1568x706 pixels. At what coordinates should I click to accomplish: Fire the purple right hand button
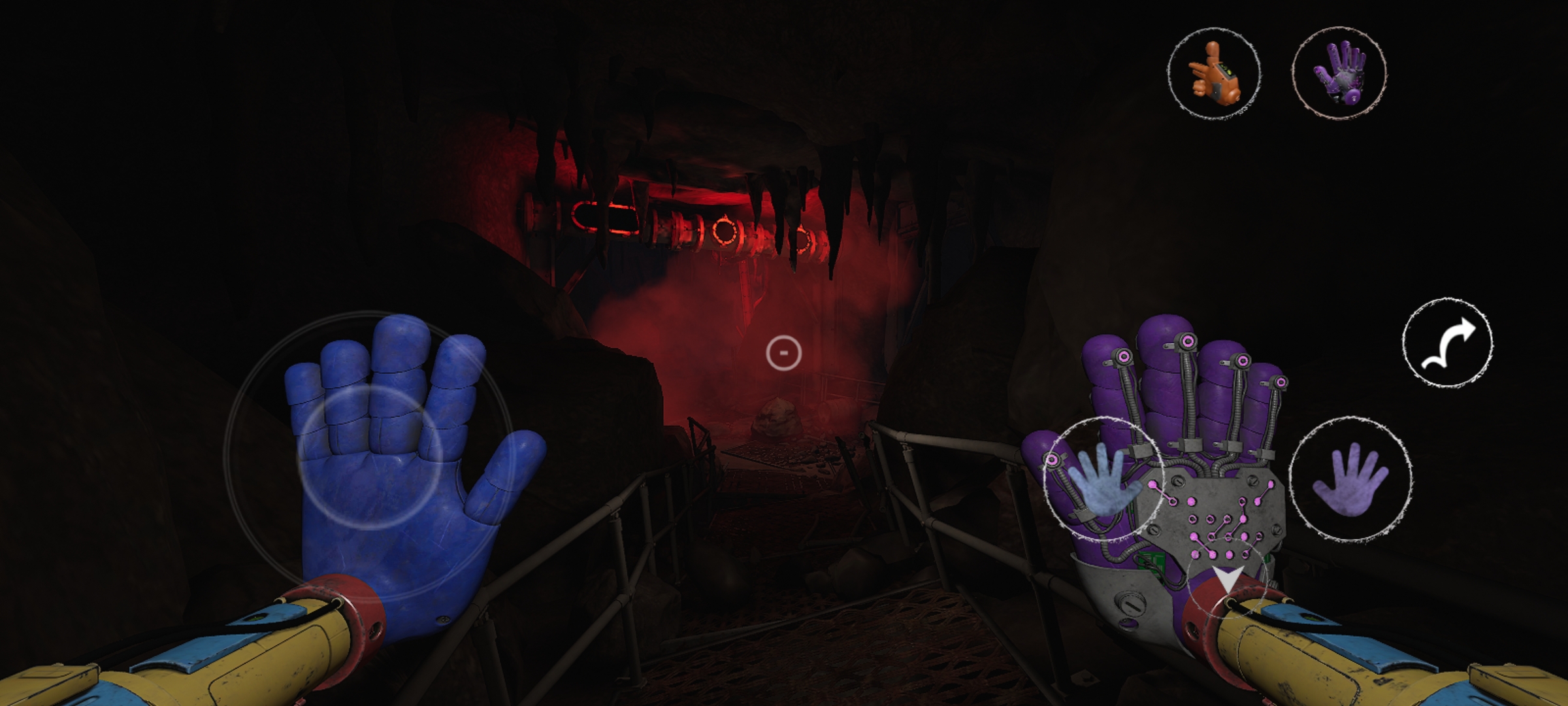[x=1350, y=479]
